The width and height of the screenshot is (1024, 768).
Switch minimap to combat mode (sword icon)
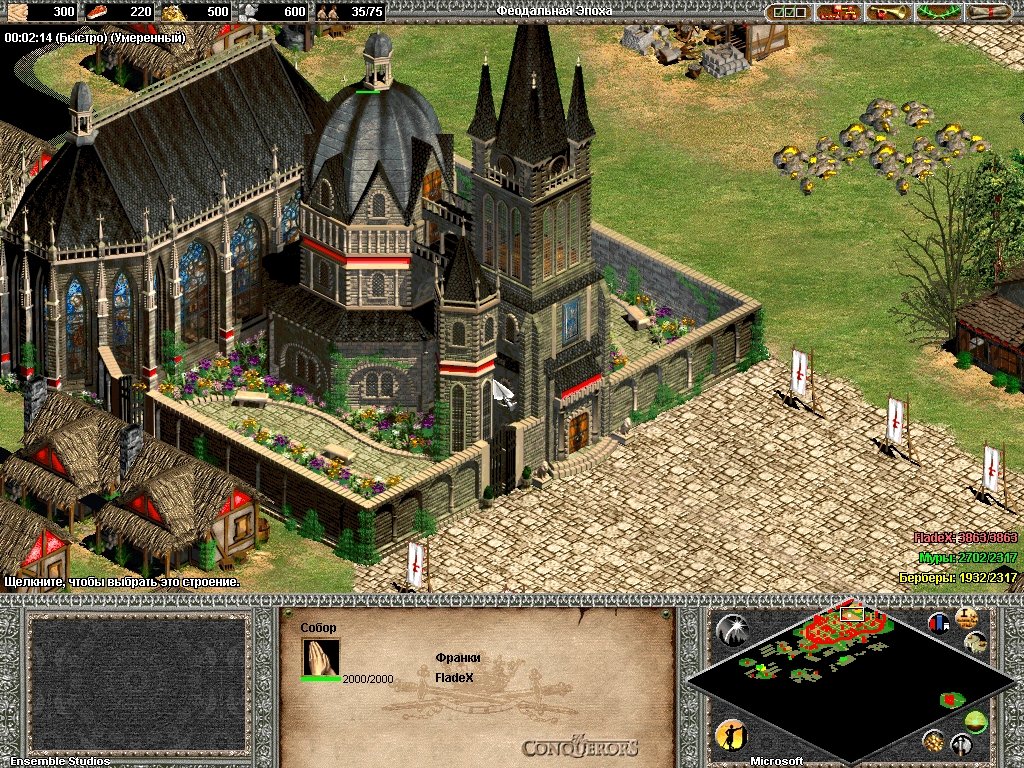(x=961, y=744)
